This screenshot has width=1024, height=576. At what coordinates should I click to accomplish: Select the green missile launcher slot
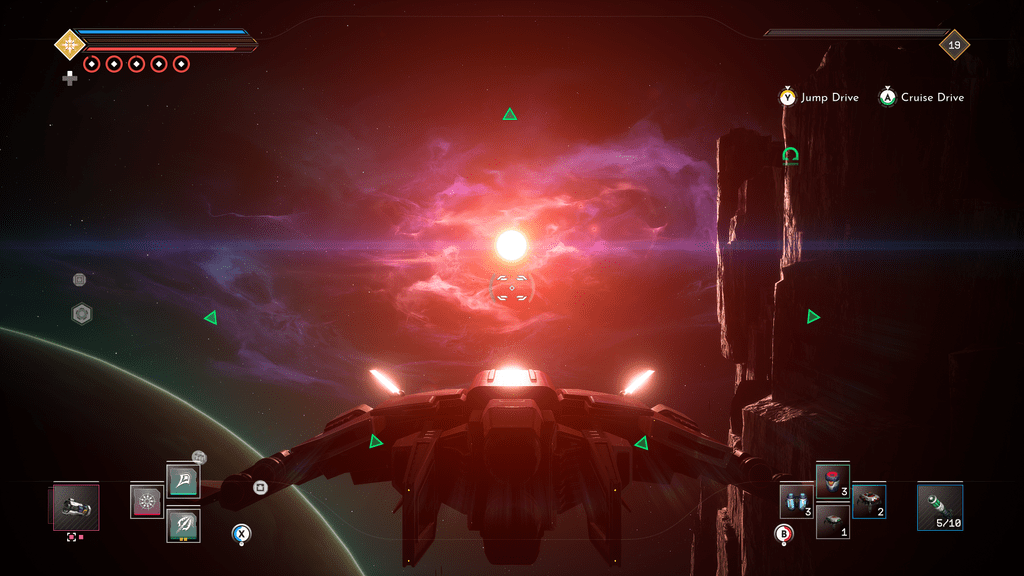click(x=940, y=507)
